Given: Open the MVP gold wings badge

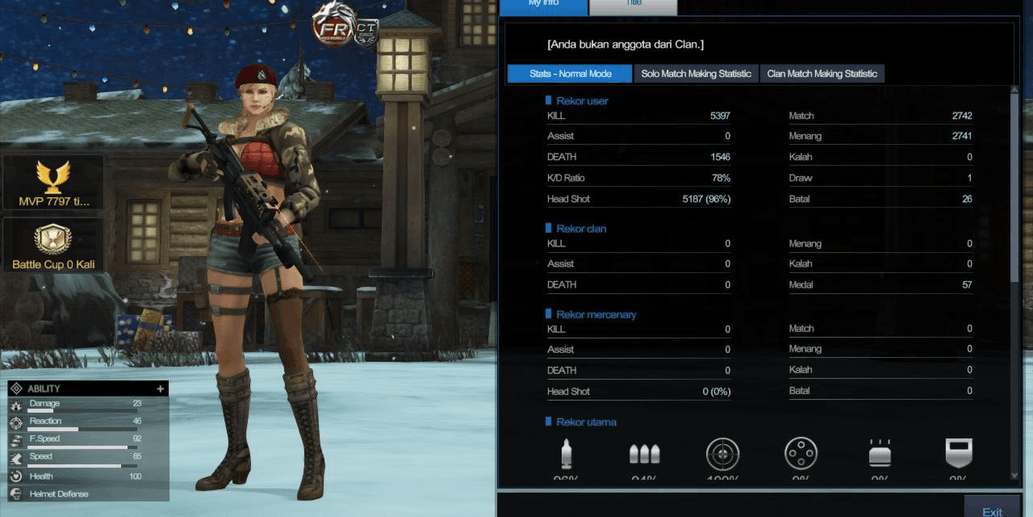Looking at the screenshot, I should [x=53, y=183].
